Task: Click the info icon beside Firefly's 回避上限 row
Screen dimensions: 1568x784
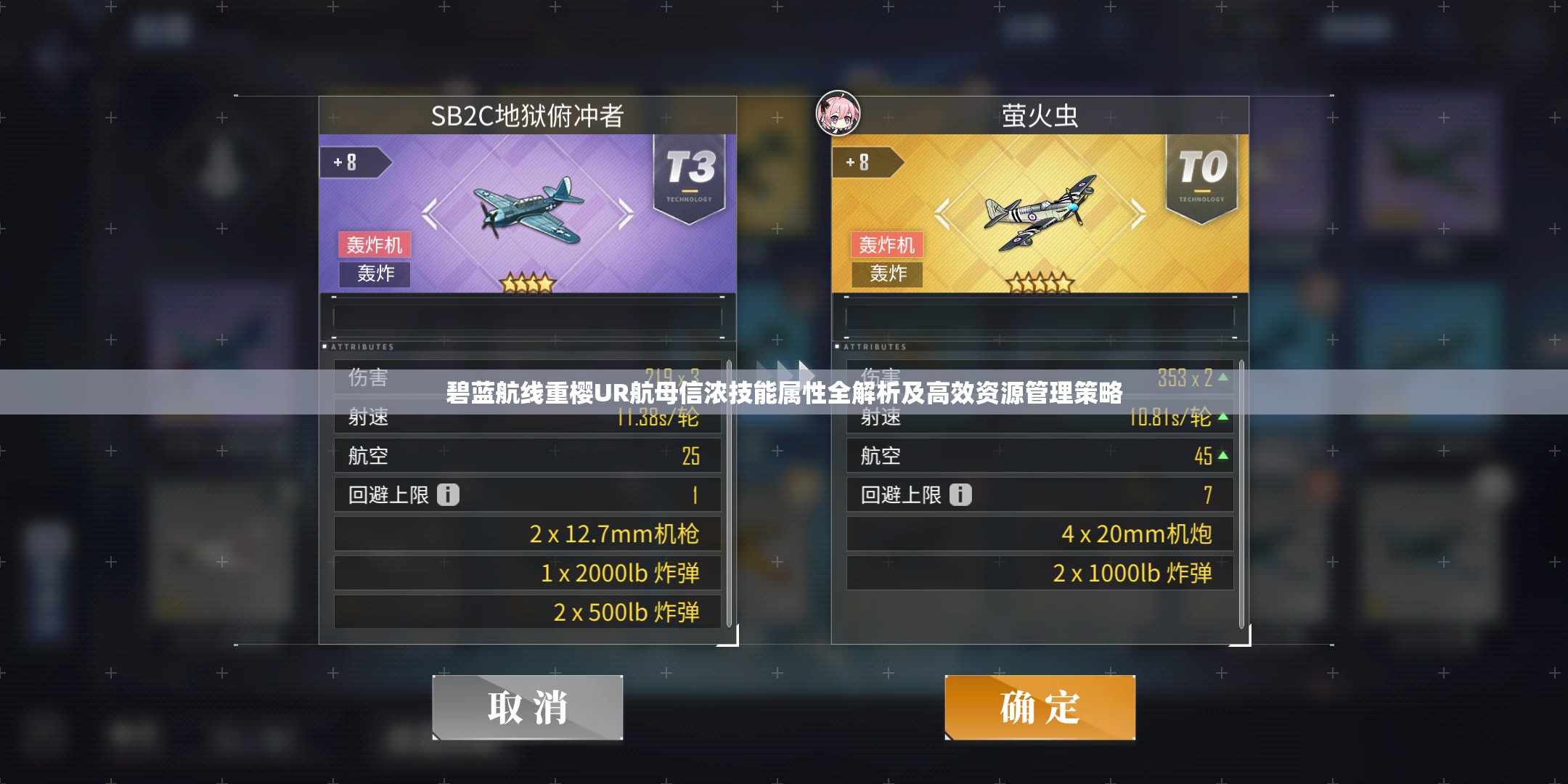Action: [962, 494]
